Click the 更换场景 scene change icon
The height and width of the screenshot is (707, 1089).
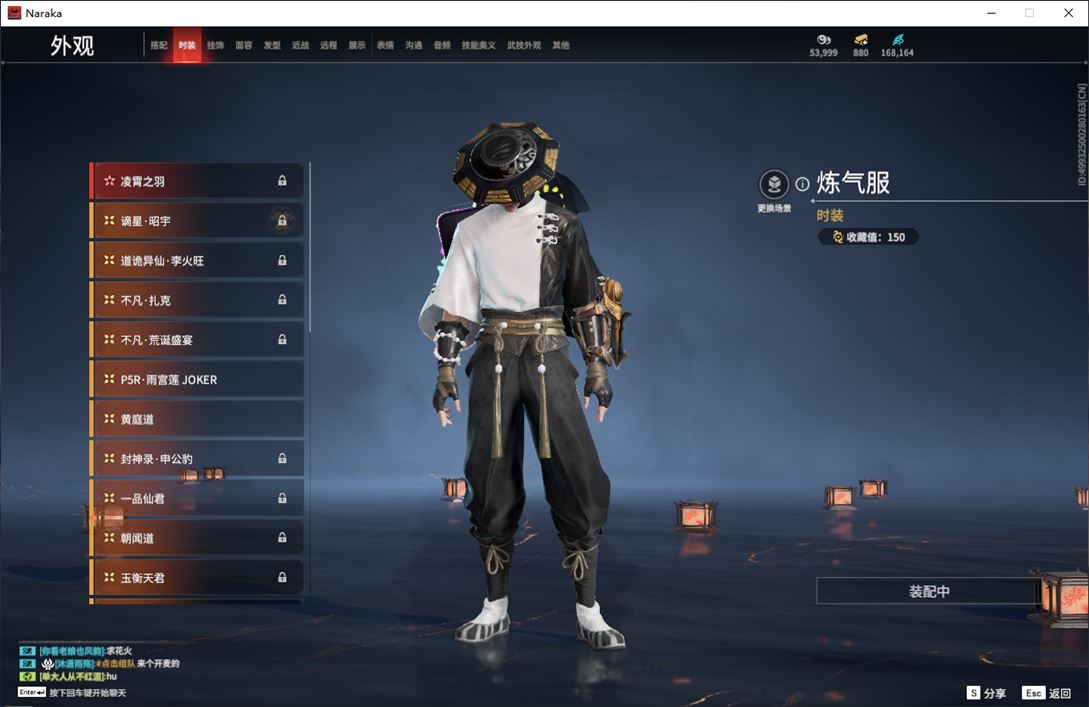pyautogui.click(x=774, y=185)
